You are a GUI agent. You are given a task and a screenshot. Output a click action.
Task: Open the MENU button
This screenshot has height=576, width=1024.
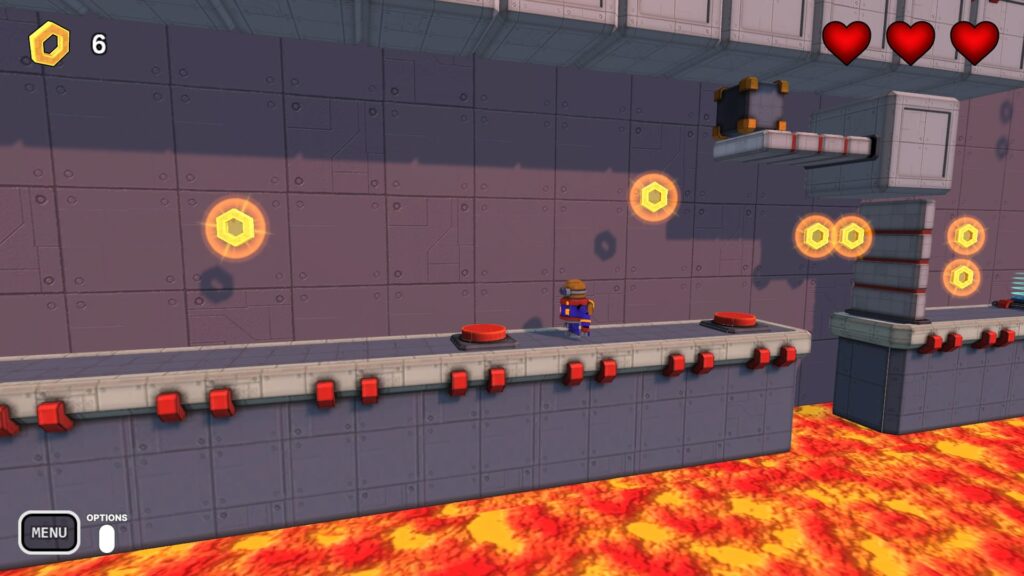(x=49, y=532)
